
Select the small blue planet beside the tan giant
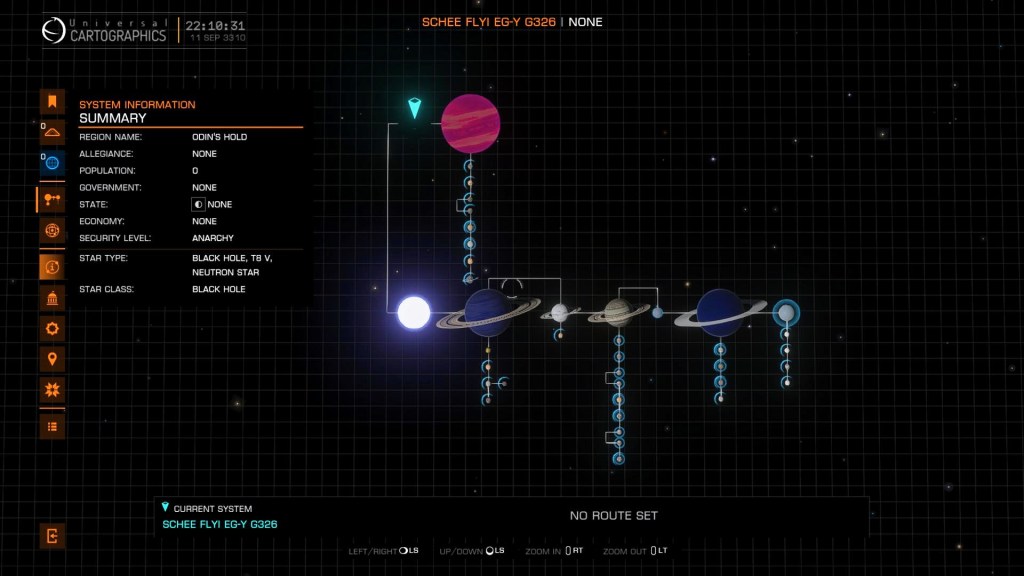(657, 313)
